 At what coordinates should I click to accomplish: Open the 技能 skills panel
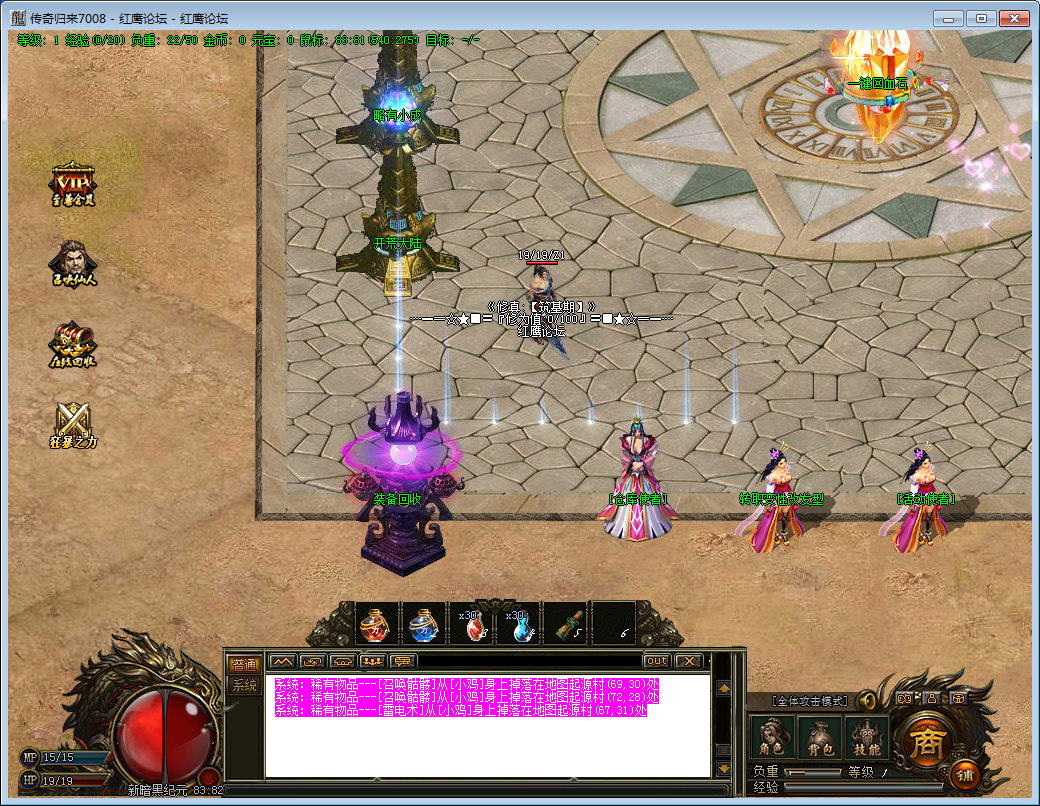(x=866, y=738)
